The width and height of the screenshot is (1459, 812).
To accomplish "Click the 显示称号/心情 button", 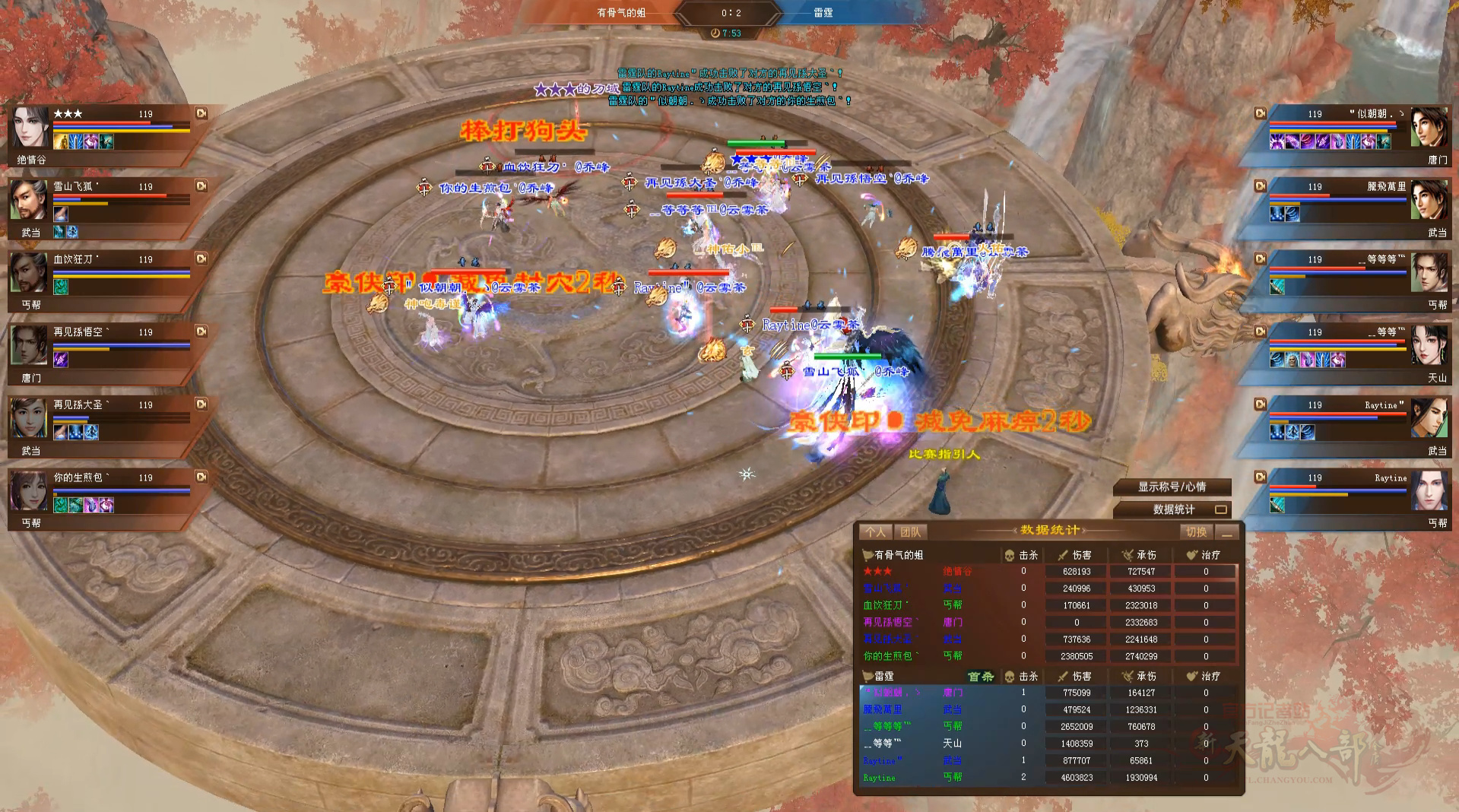I will [x=1173, y=488].
